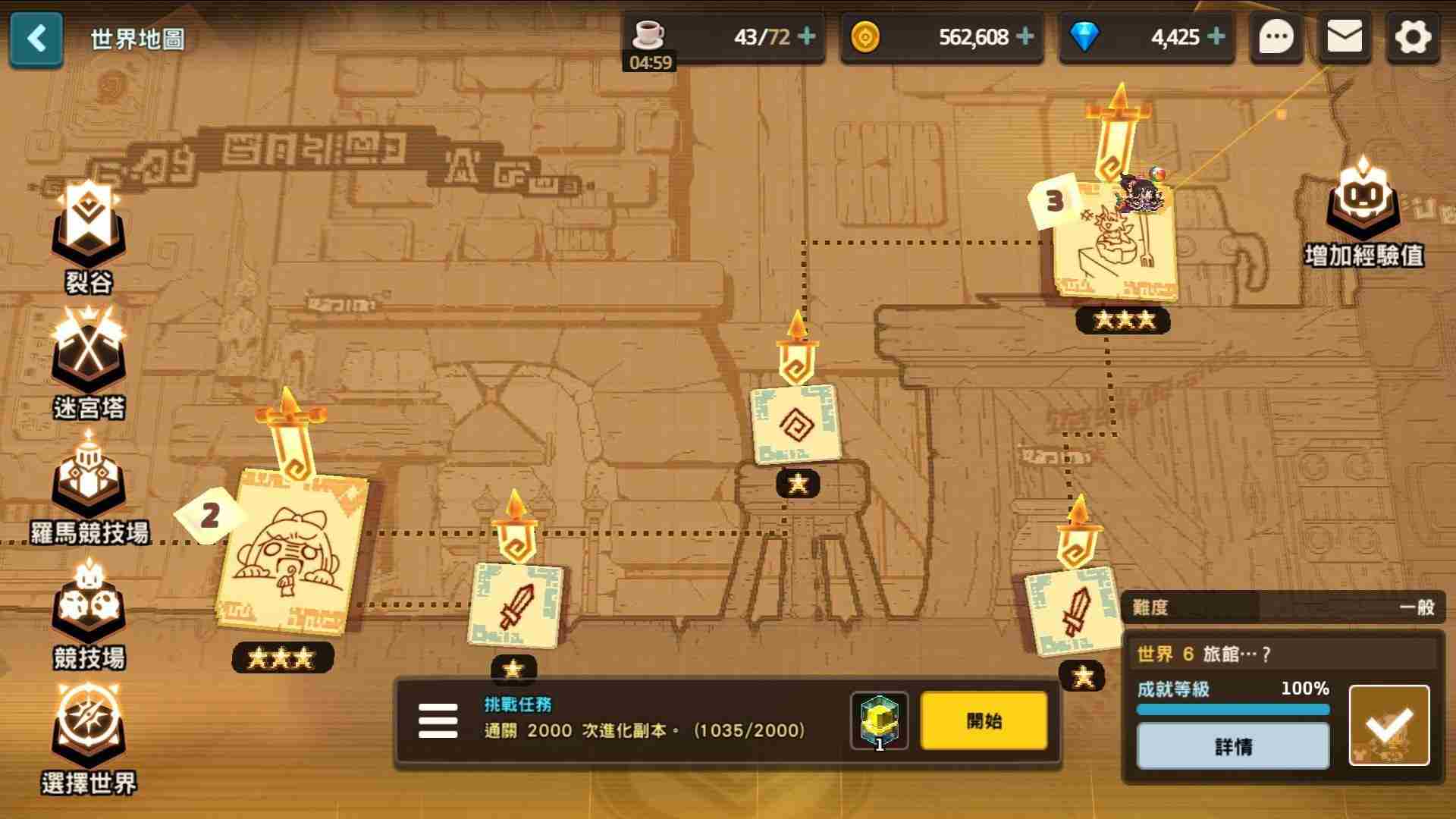Open the settings gear
Image resolution: width=1456 pixels, height=819 pixels.
click(1411, 36)
